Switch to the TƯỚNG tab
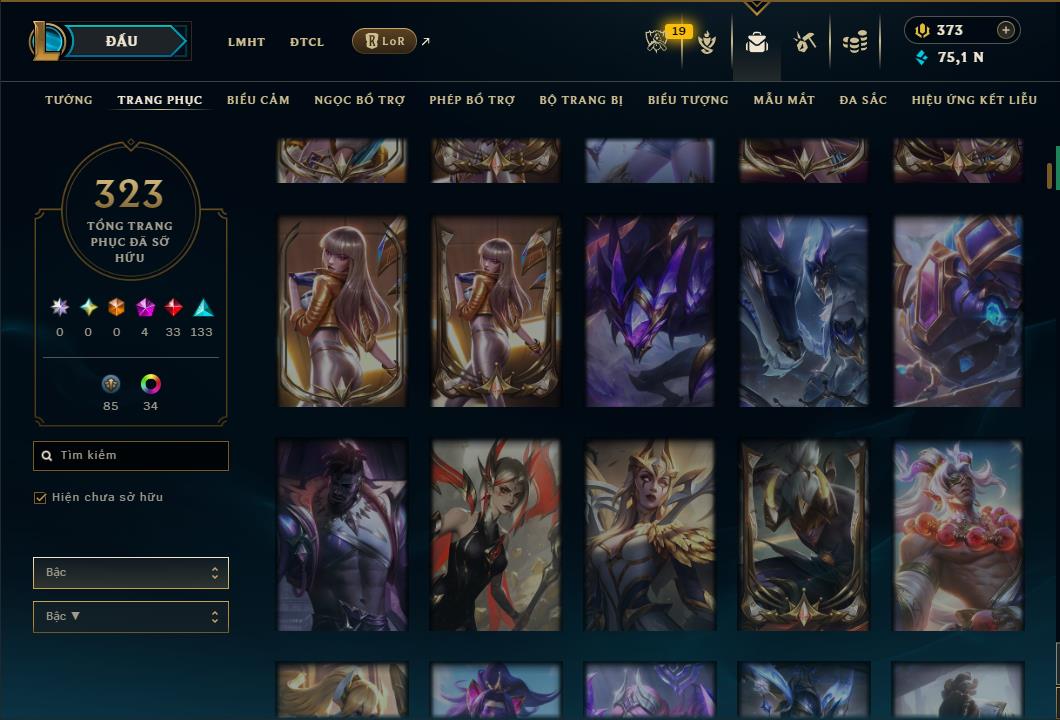Screen dimensions: 1060x720 point(69,100)
